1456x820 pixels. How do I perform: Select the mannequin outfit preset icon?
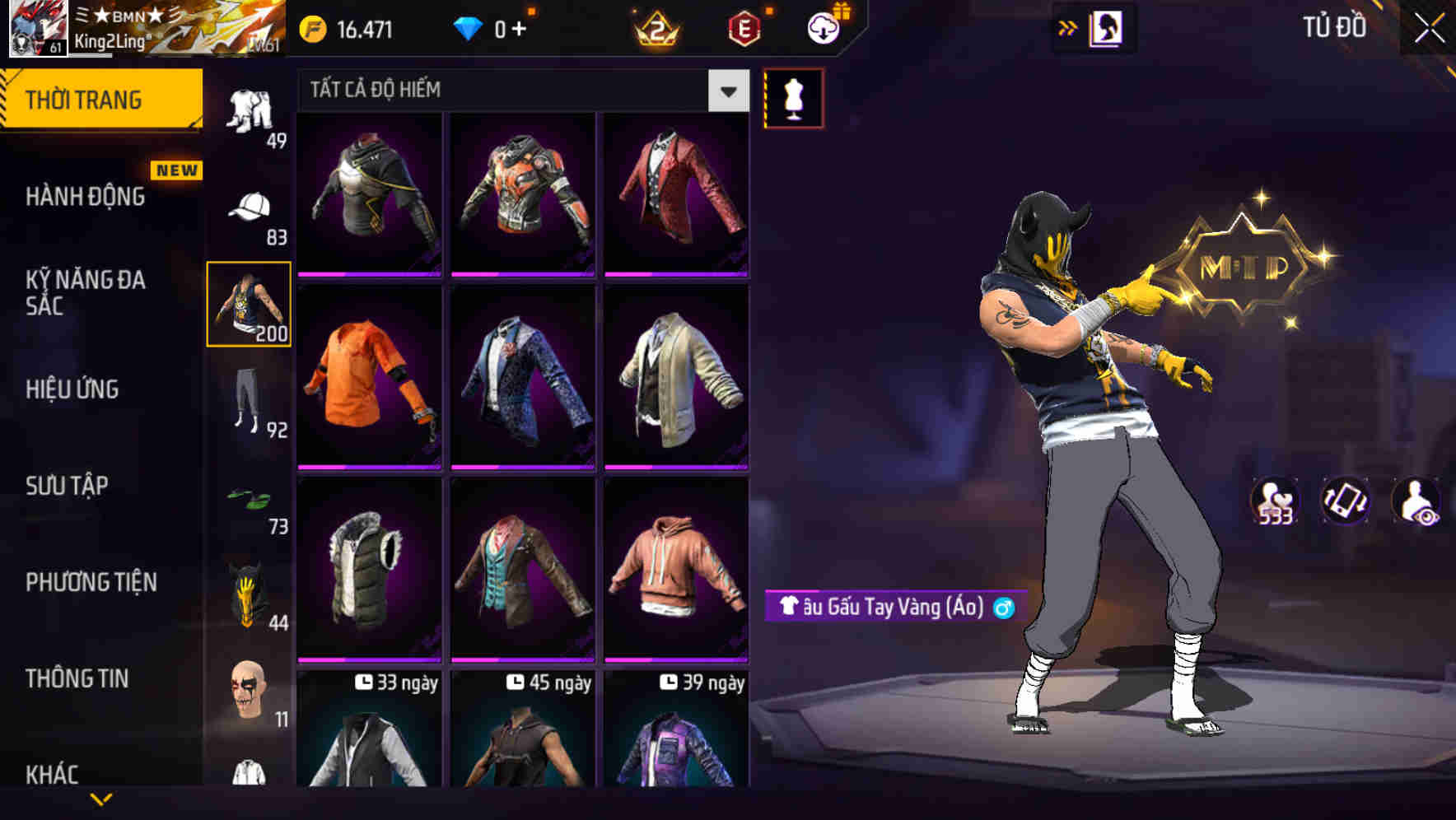(793, 97)
